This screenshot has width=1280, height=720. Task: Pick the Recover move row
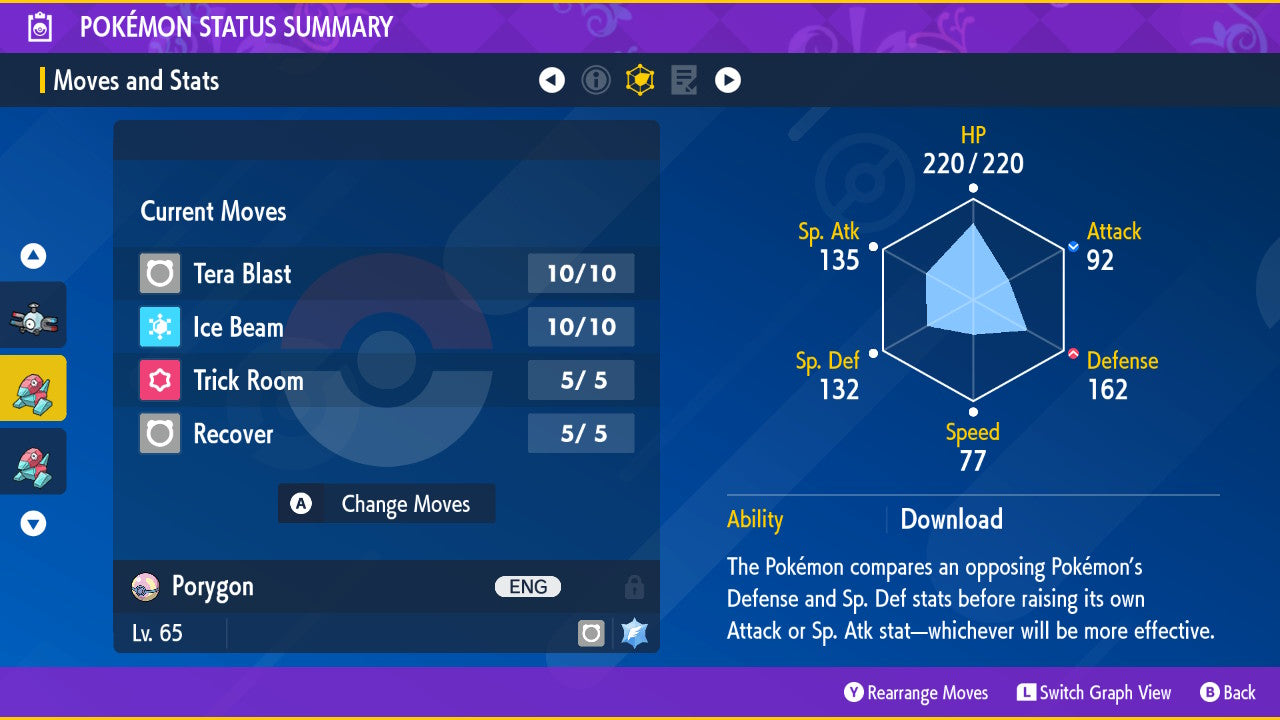(x=386, y=434)
